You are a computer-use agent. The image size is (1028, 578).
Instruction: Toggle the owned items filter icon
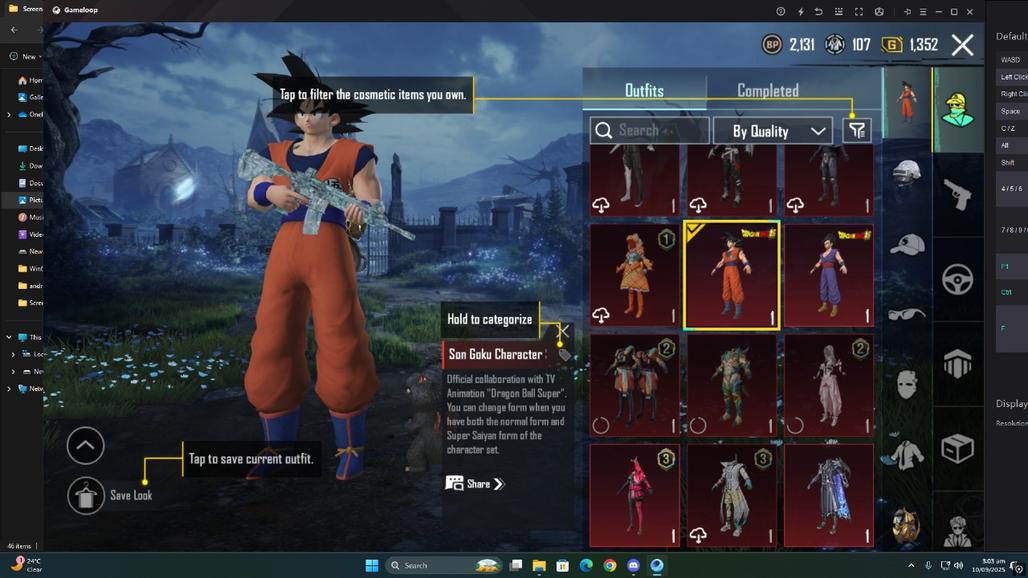857,131
